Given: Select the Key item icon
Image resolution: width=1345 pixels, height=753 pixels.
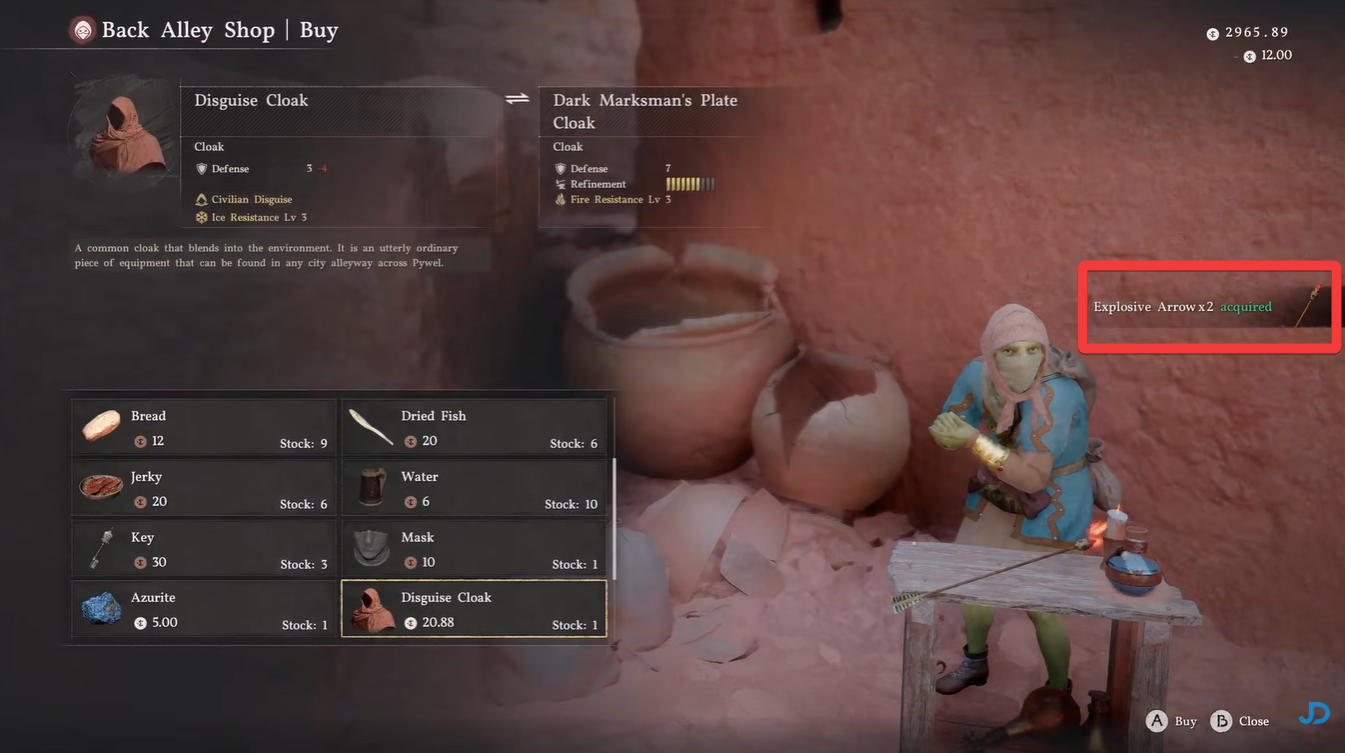Looking at the screenshot, I should click(100, 548).
